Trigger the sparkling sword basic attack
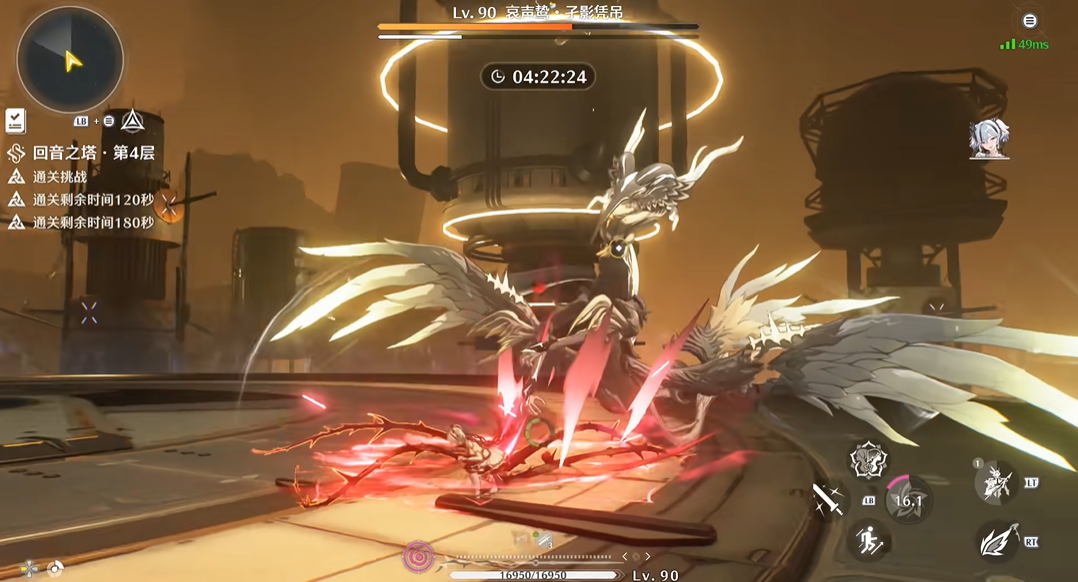 coord(828,497)
